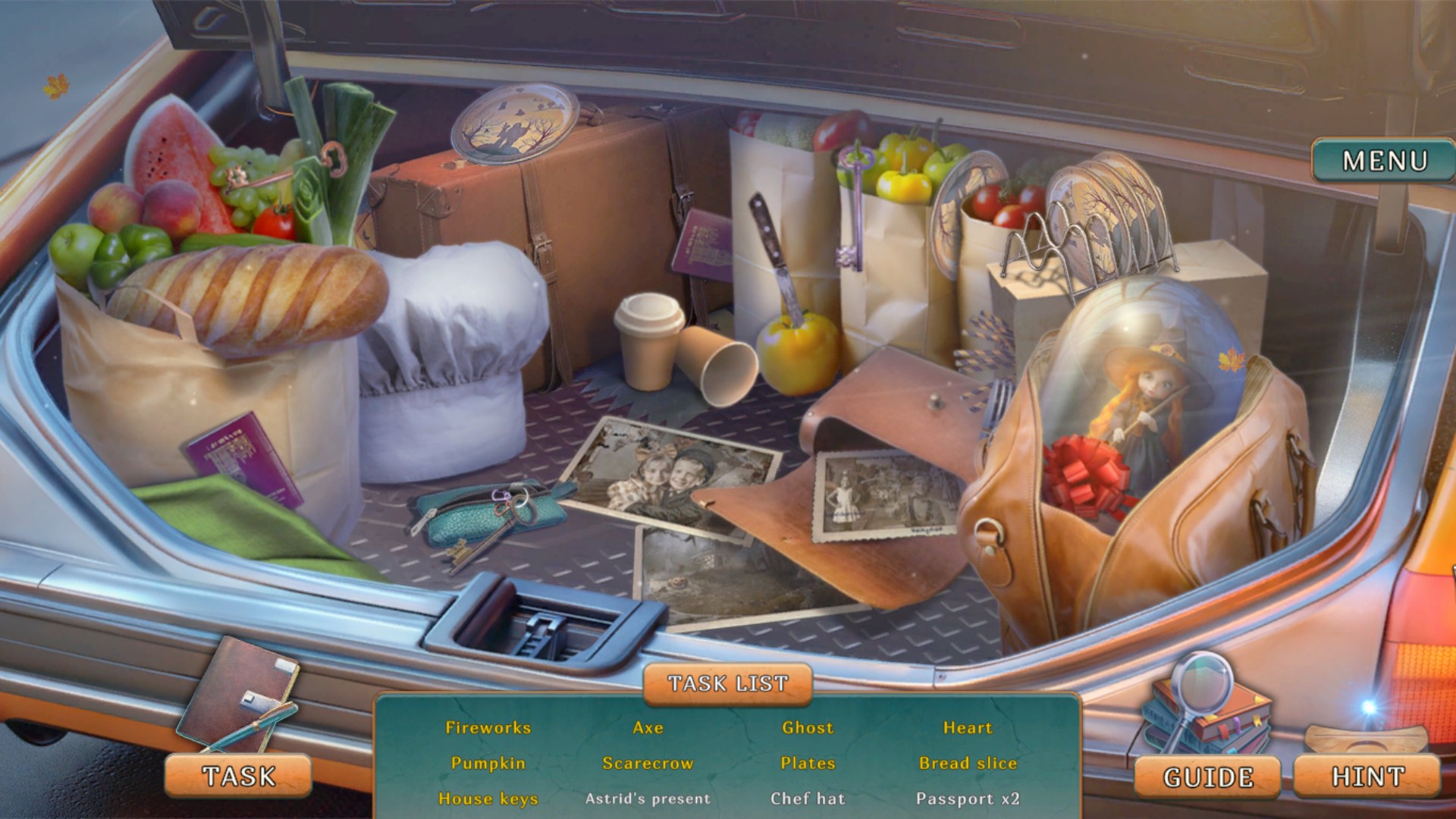Choose the Chef hat task entry
This screenshot has height=819, width=1456.
coord(808,799)
